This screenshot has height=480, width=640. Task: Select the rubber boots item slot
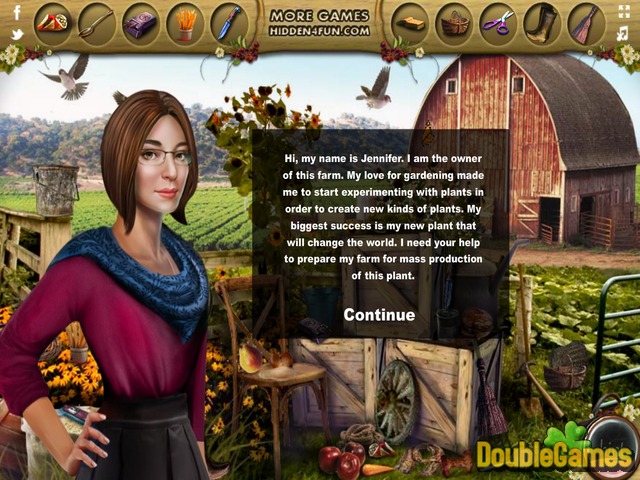pyautogui.click(x=542, y=22)
